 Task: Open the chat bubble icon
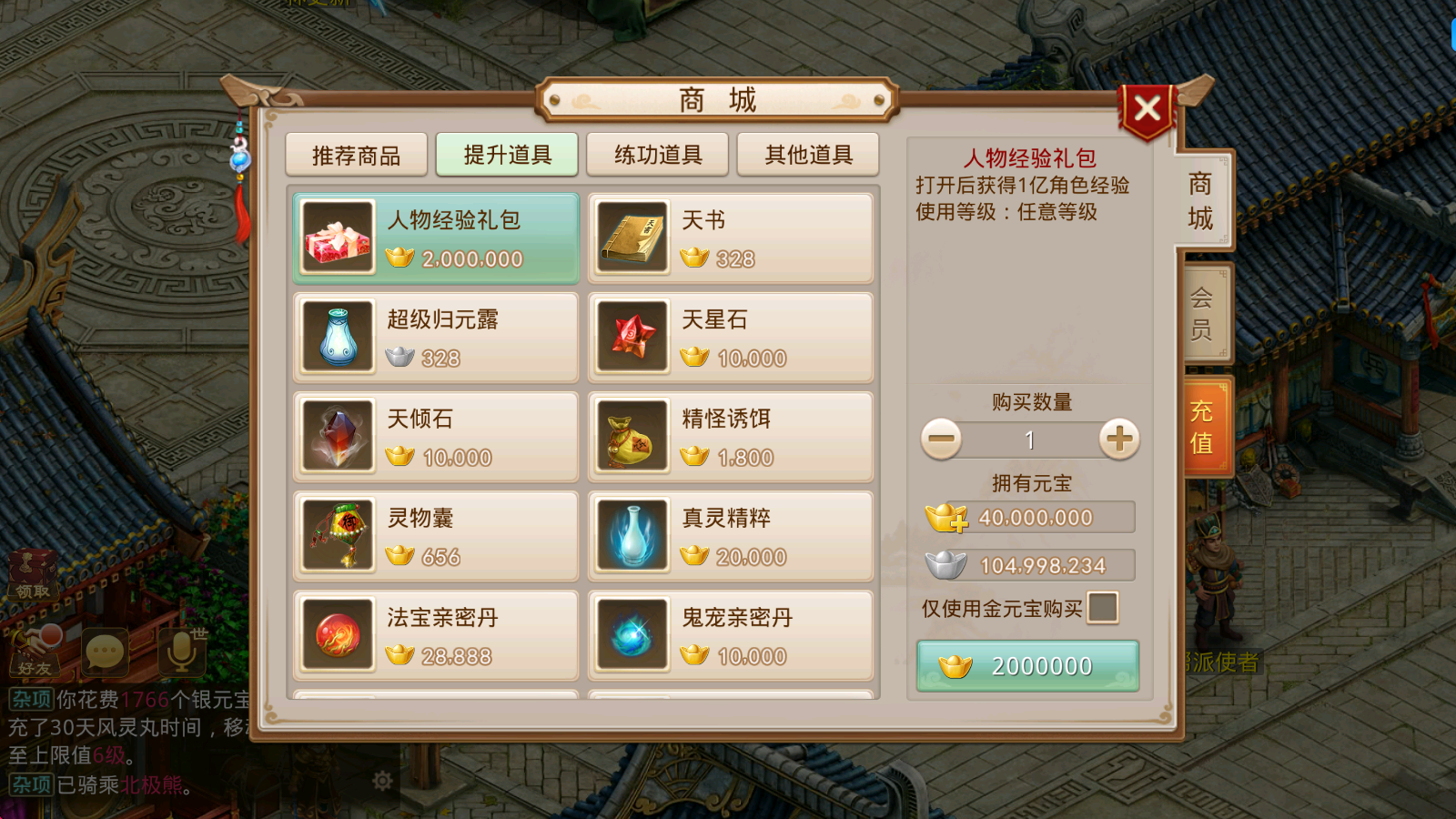(106, 652)
